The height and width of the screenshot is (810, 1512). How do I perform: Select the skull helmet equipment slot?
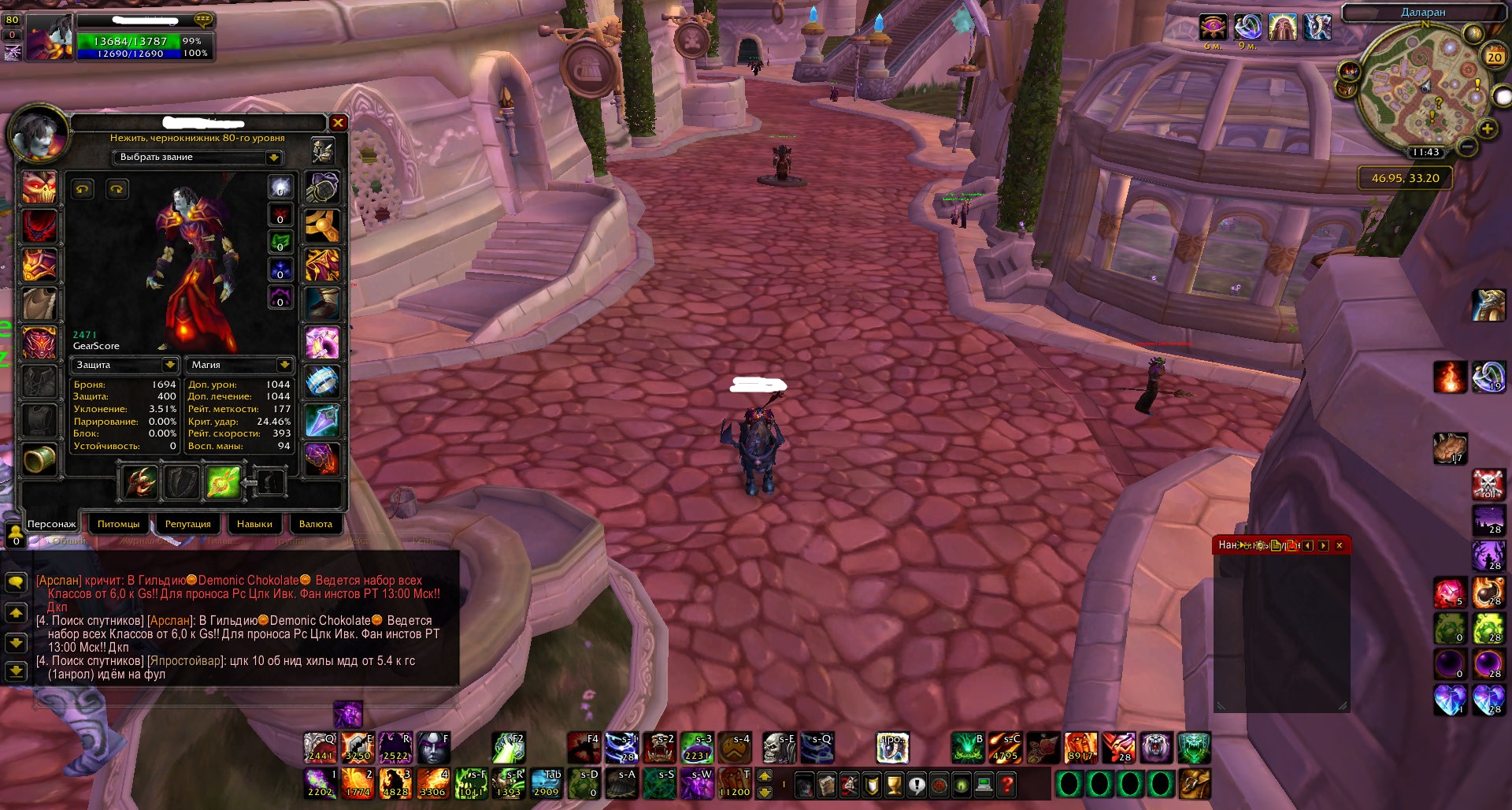39,188
